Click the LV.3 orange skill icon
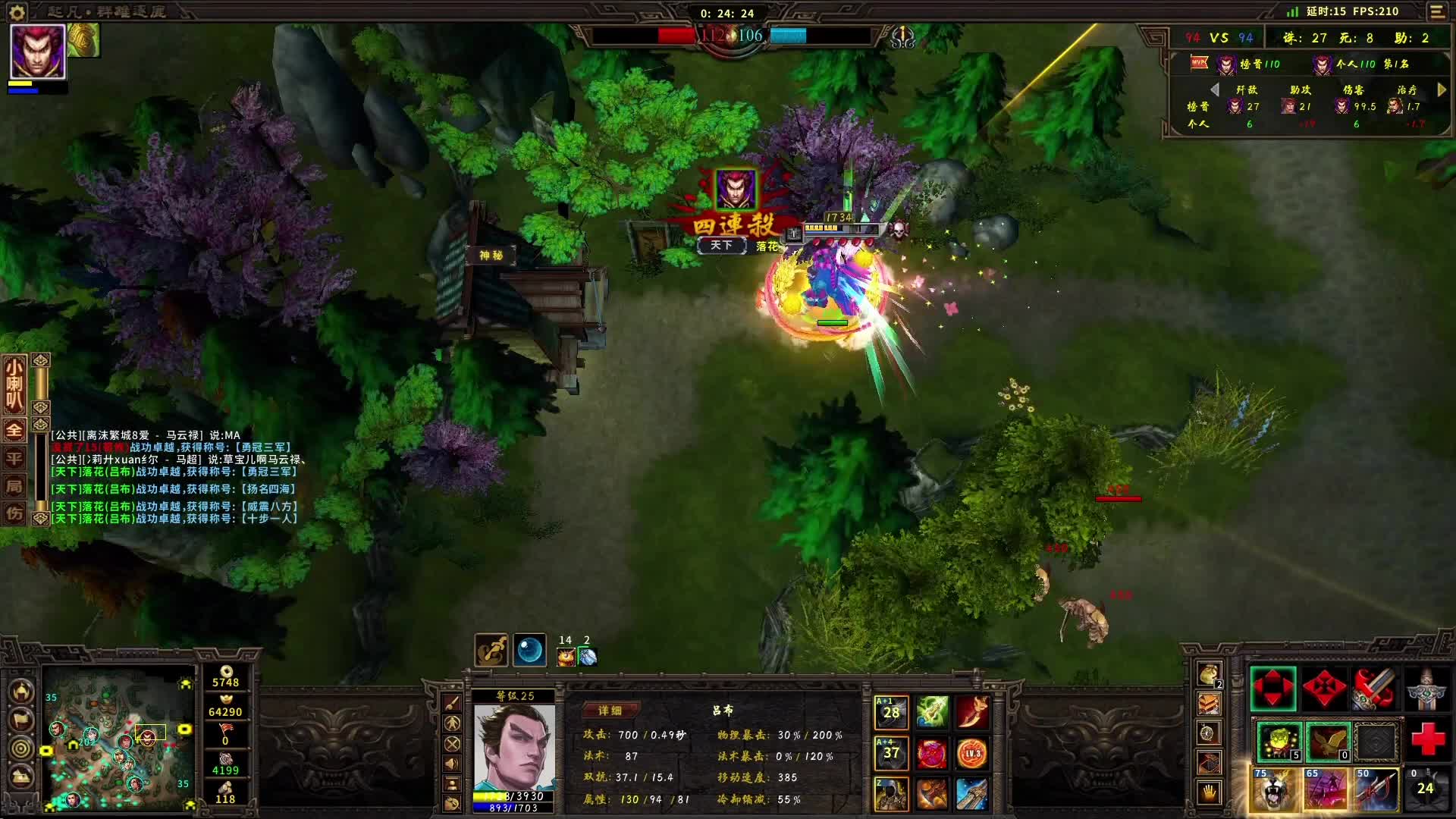This screenshot has height=819, width=1456. [972, 753]
